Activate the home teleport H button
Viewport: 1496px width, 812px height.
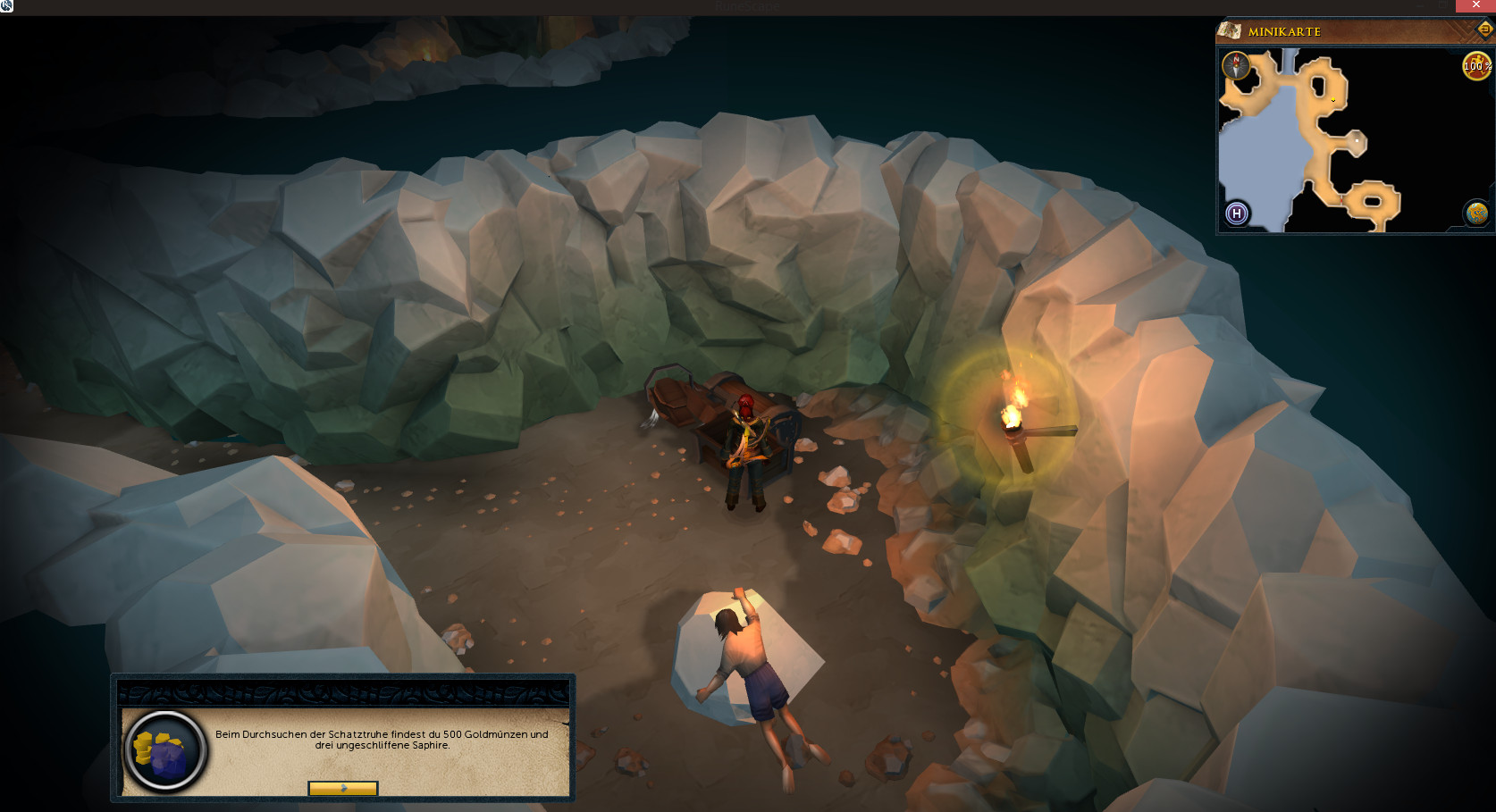pos(1237,213)
